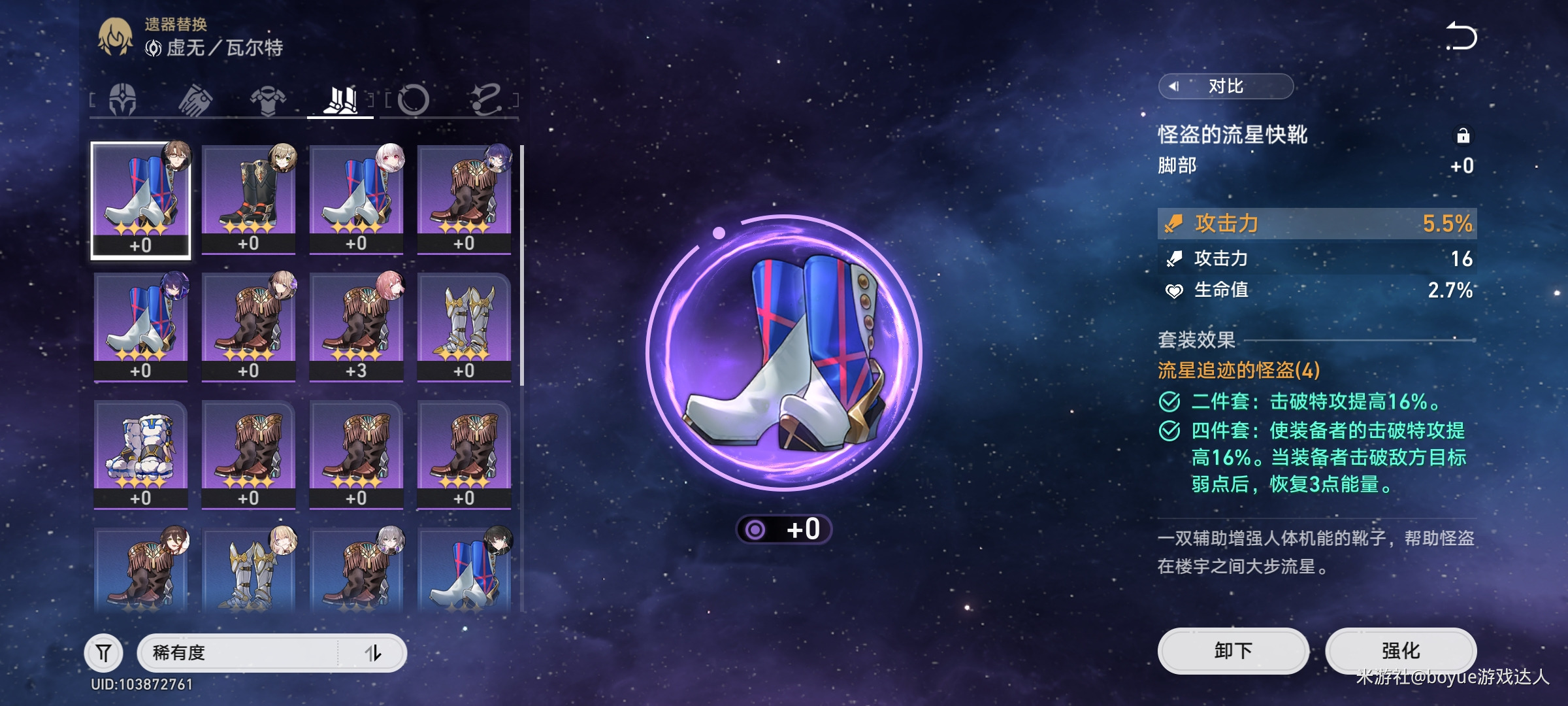
Task: Click the character avatar portrait icon
Action: (x=115, y=37)
